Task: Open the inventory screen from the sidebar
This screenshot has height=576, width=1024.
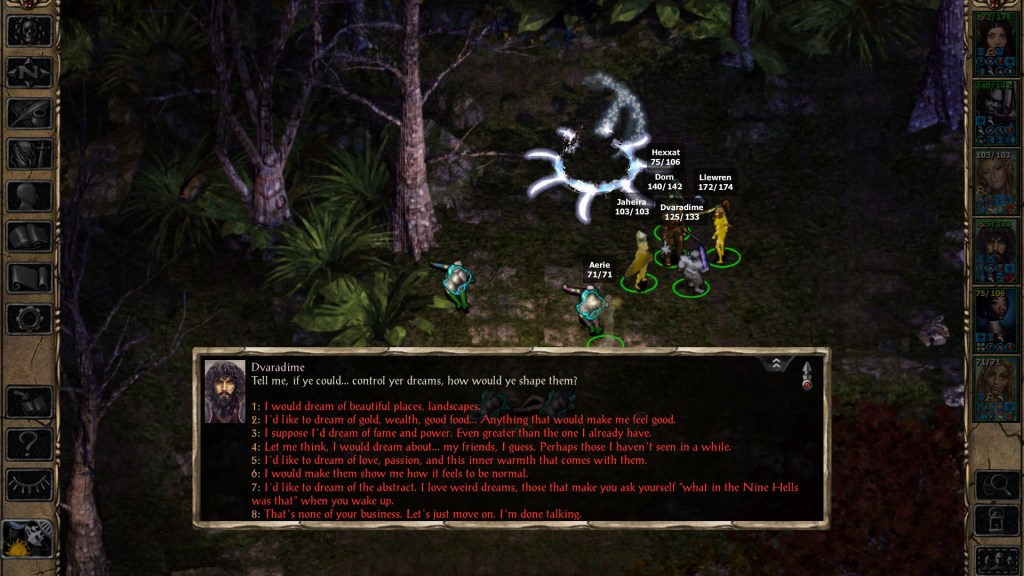Action: pos(29,154)
